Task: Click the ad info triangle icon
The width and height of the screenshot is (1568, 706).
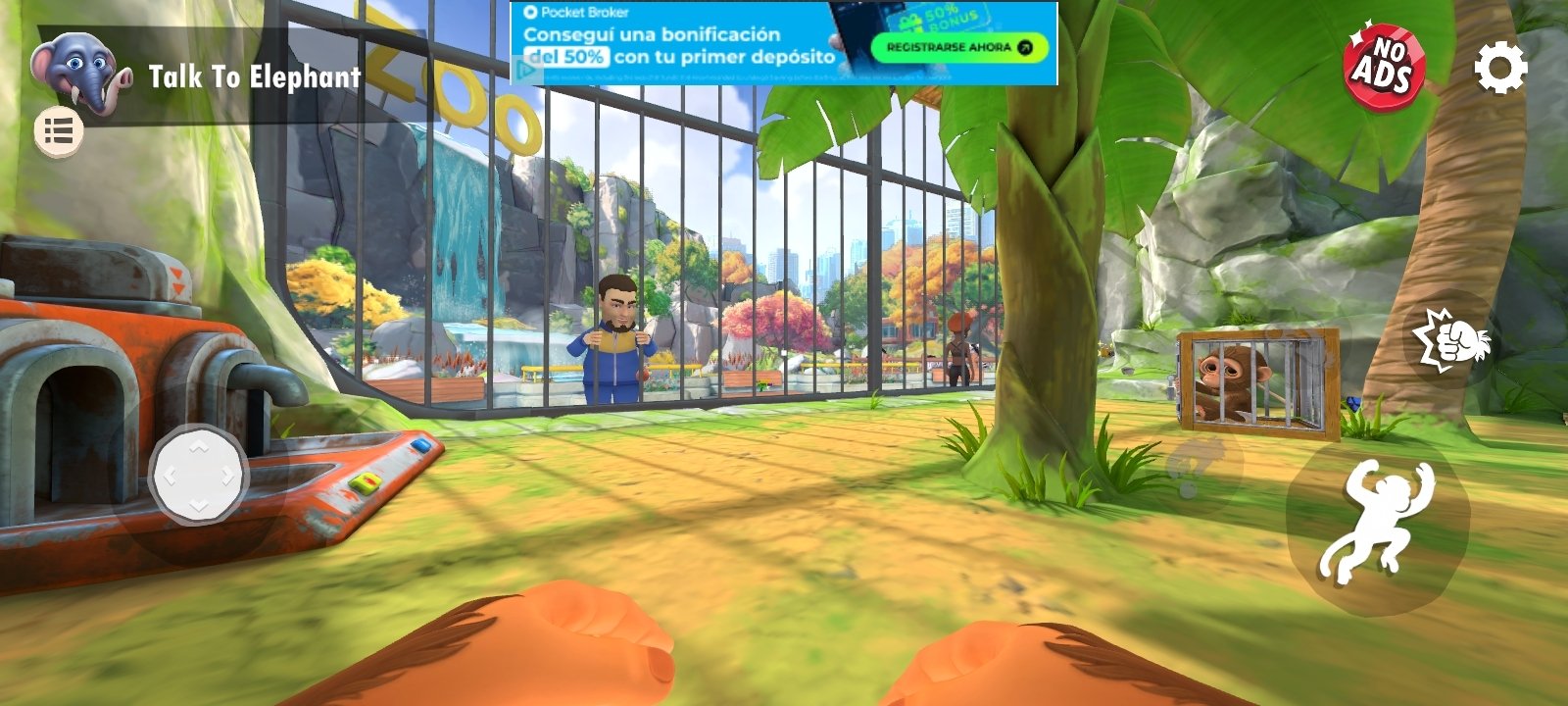Action: [x=526, y=71]
